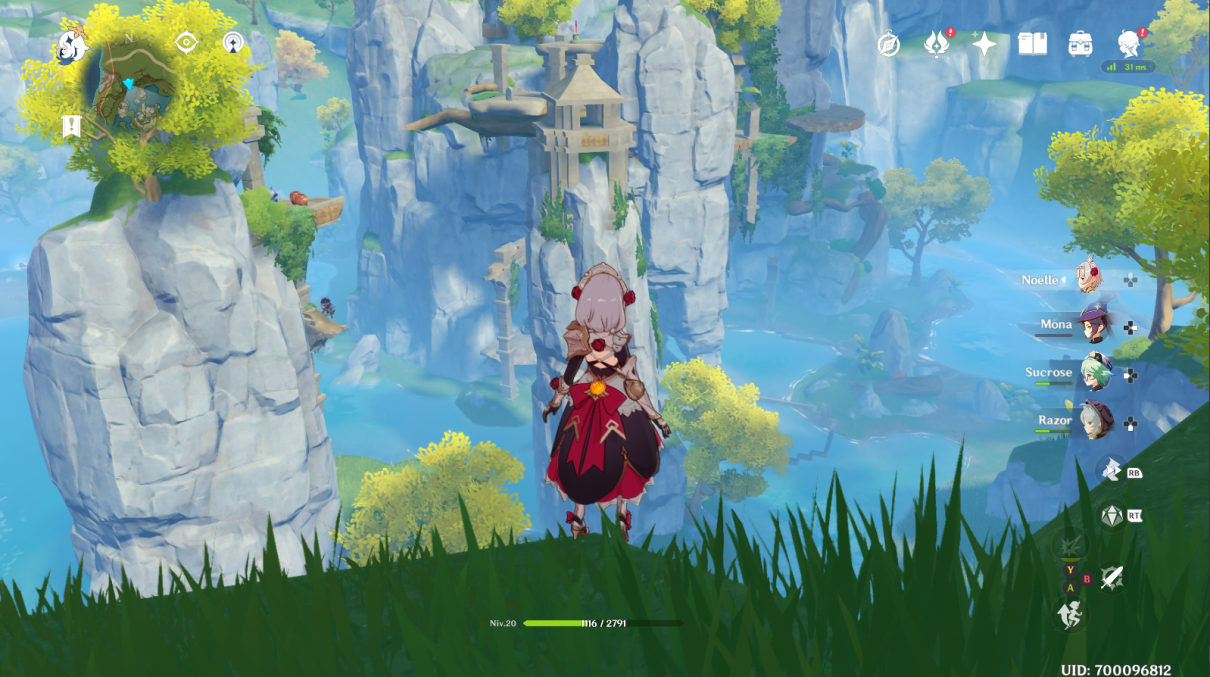The width and height of the screenshot is (1210, 677).
Task: Open the open-book journal icon
Action: pyautogui.click(x=1032, y=44)
